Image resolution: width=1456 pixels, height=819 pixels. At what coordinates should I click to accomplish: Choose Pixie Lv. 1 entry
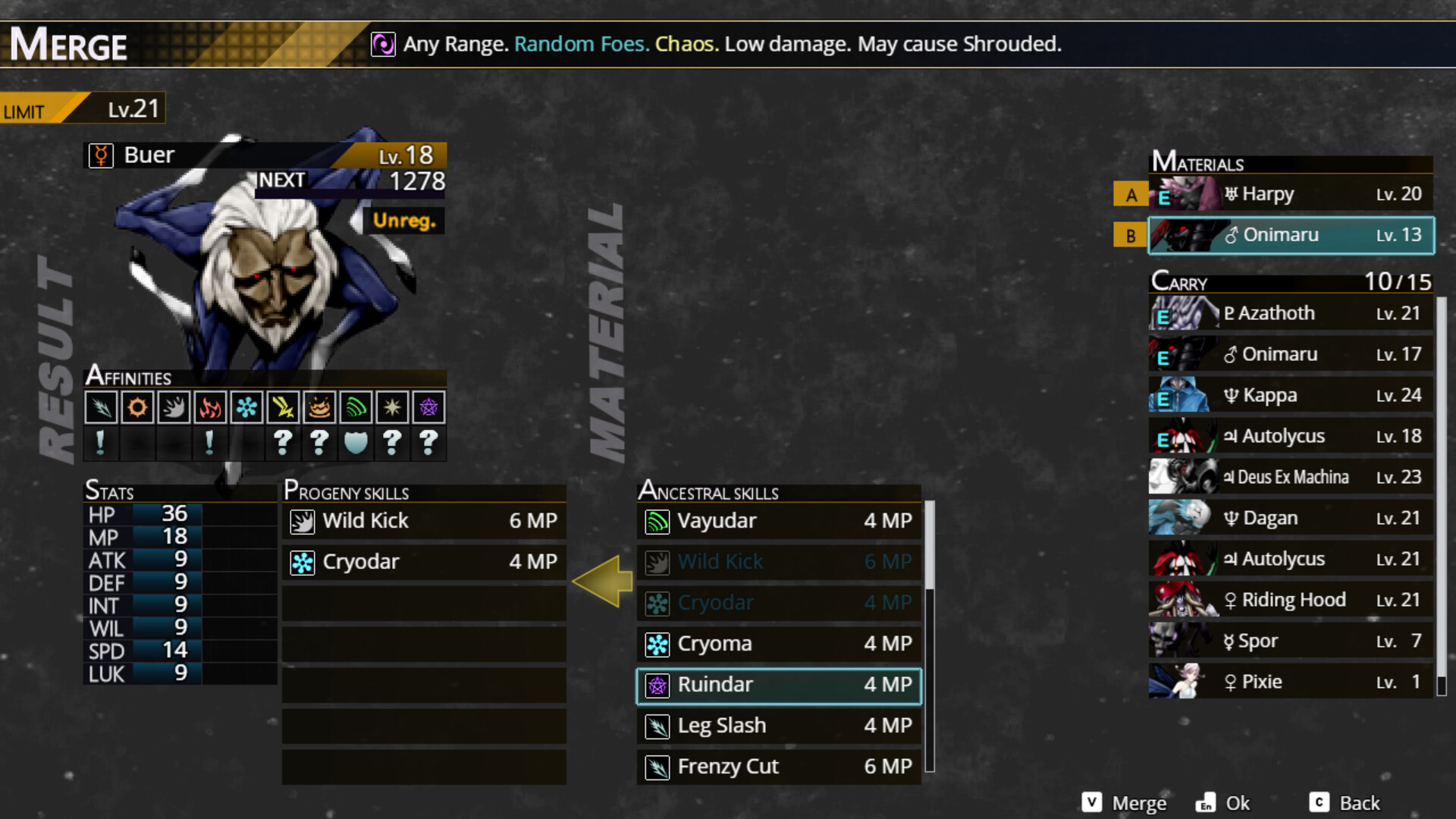click(1291, 682)
